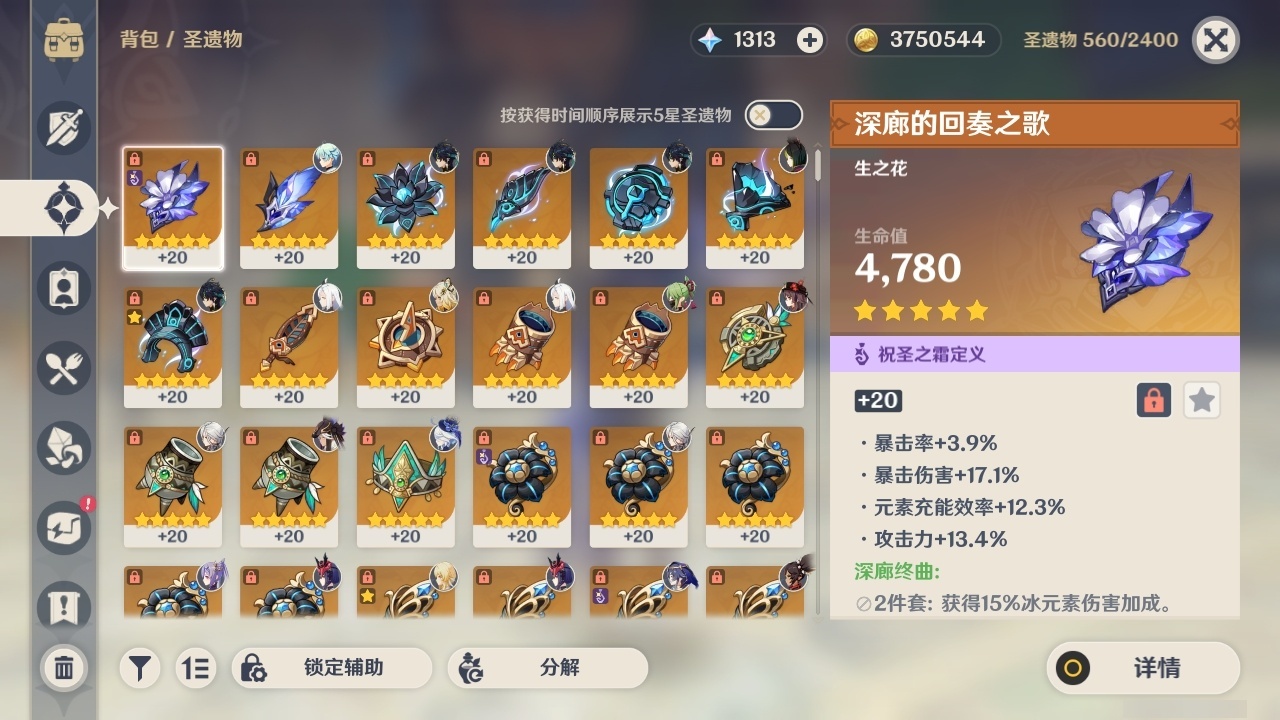Image resolution: width=1280 pixels, height=720 pixels.
Task: Open the Gadgets tab with red notification dot
Action: (x=63, y=528)
